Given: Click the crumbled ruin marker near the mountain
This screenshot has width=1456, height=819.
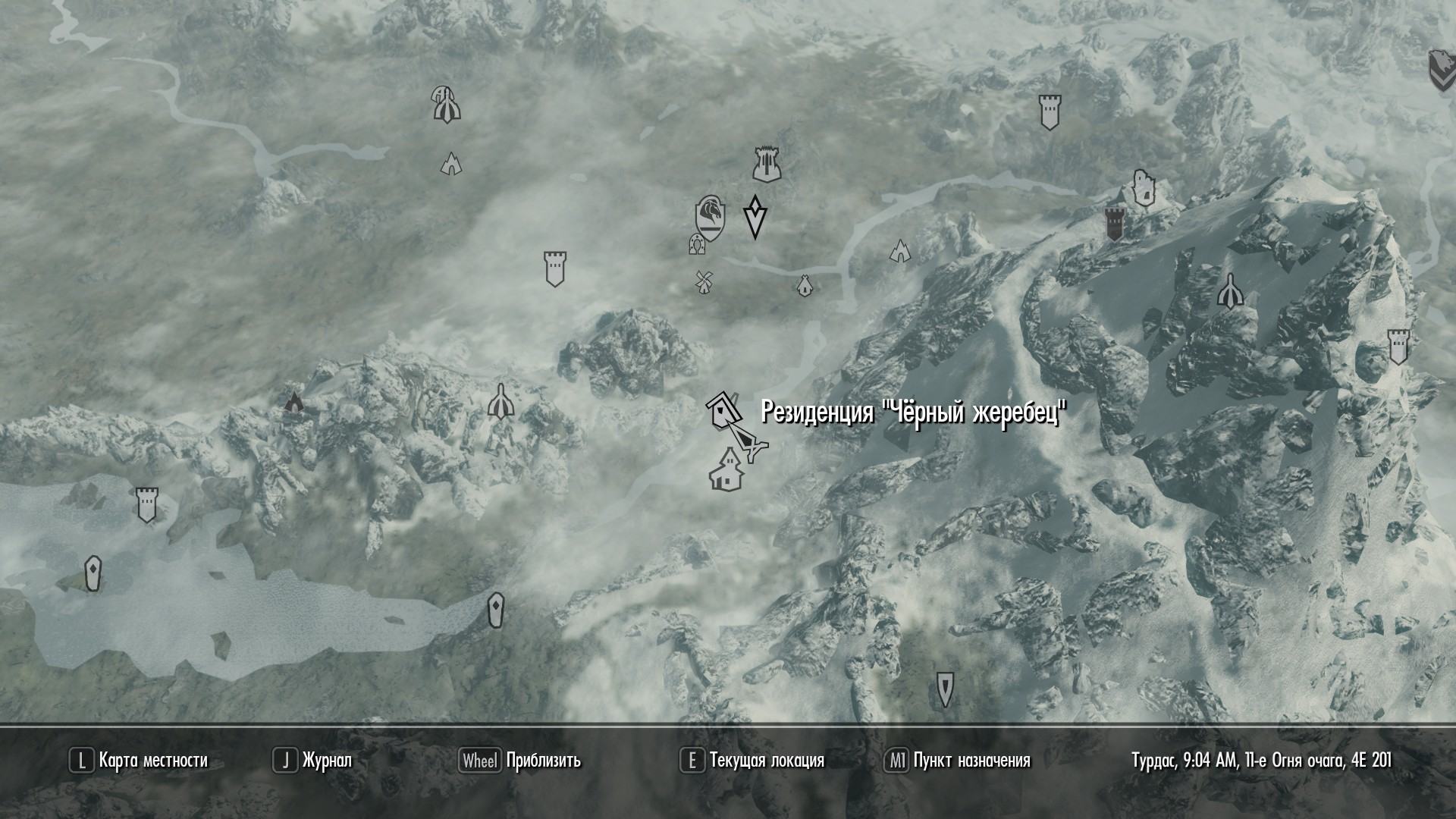Looking at the screenshot, I should pos(1143,187).
